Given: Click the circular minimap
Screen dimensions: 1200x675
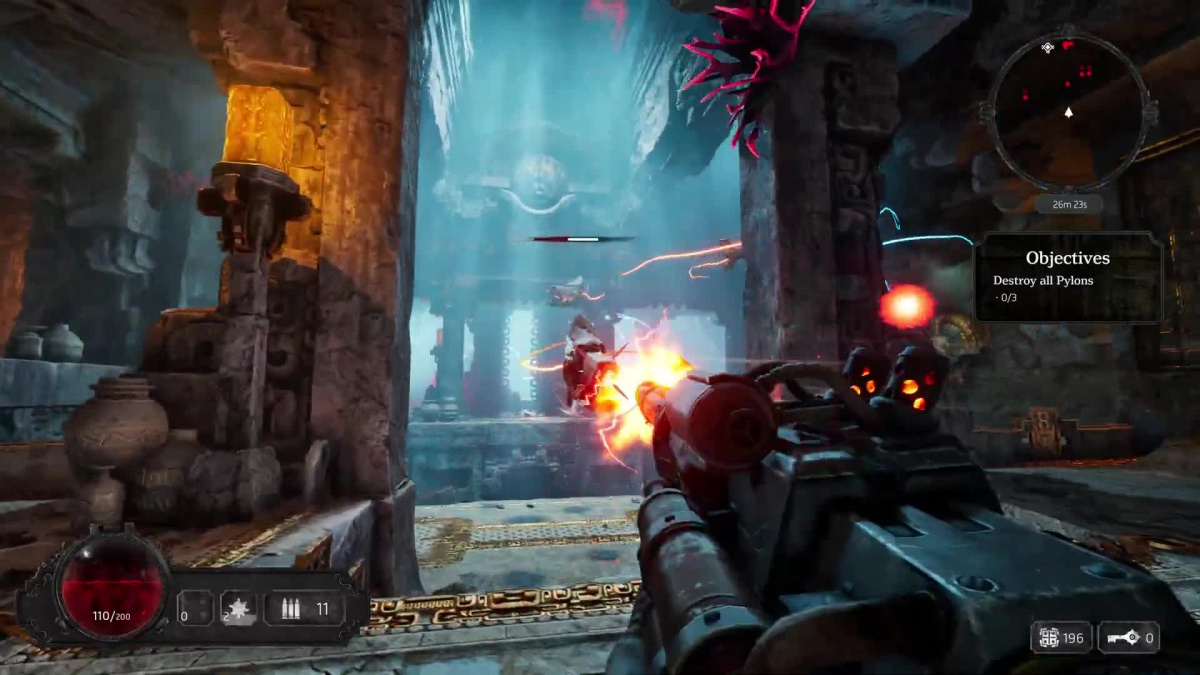Looking at the screenshot, I should pyautogui.click(x=1068, y=112).
